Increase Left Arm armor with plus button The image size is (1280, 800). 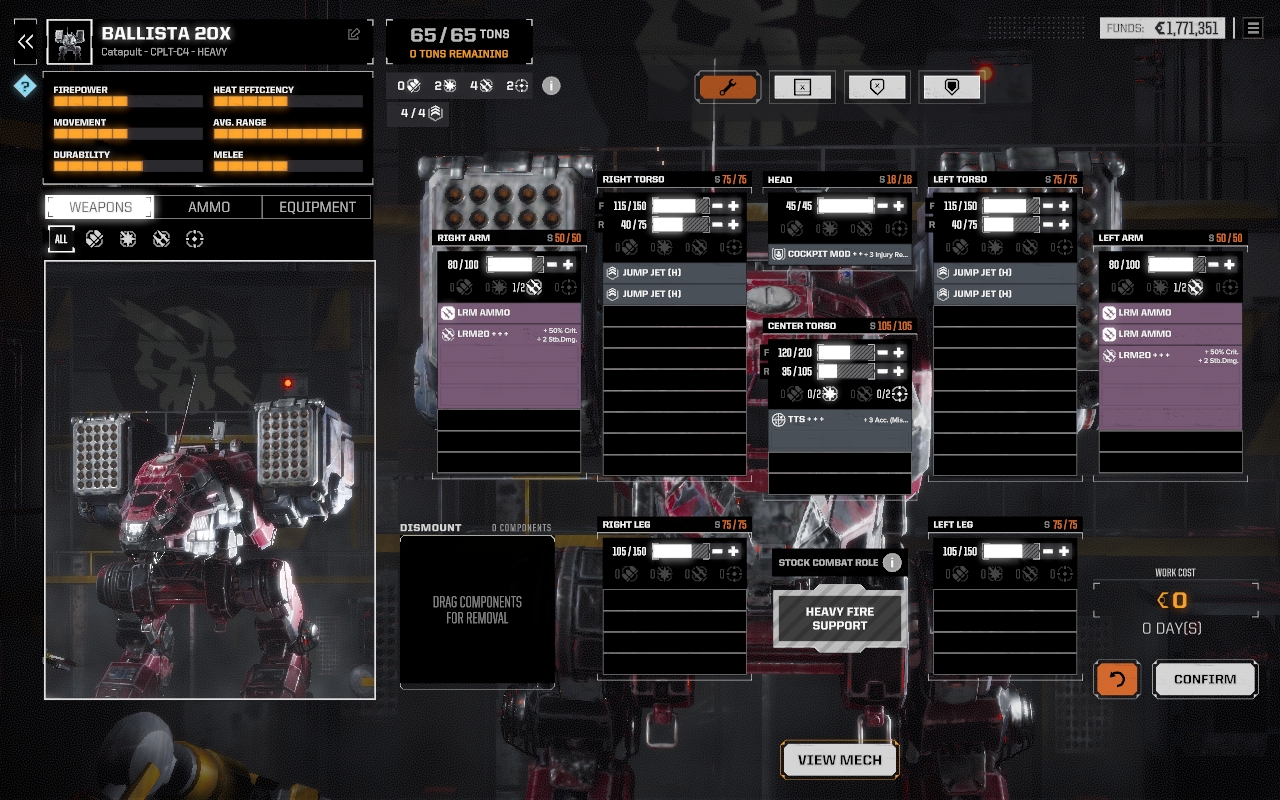click(x=1229, y=265)
